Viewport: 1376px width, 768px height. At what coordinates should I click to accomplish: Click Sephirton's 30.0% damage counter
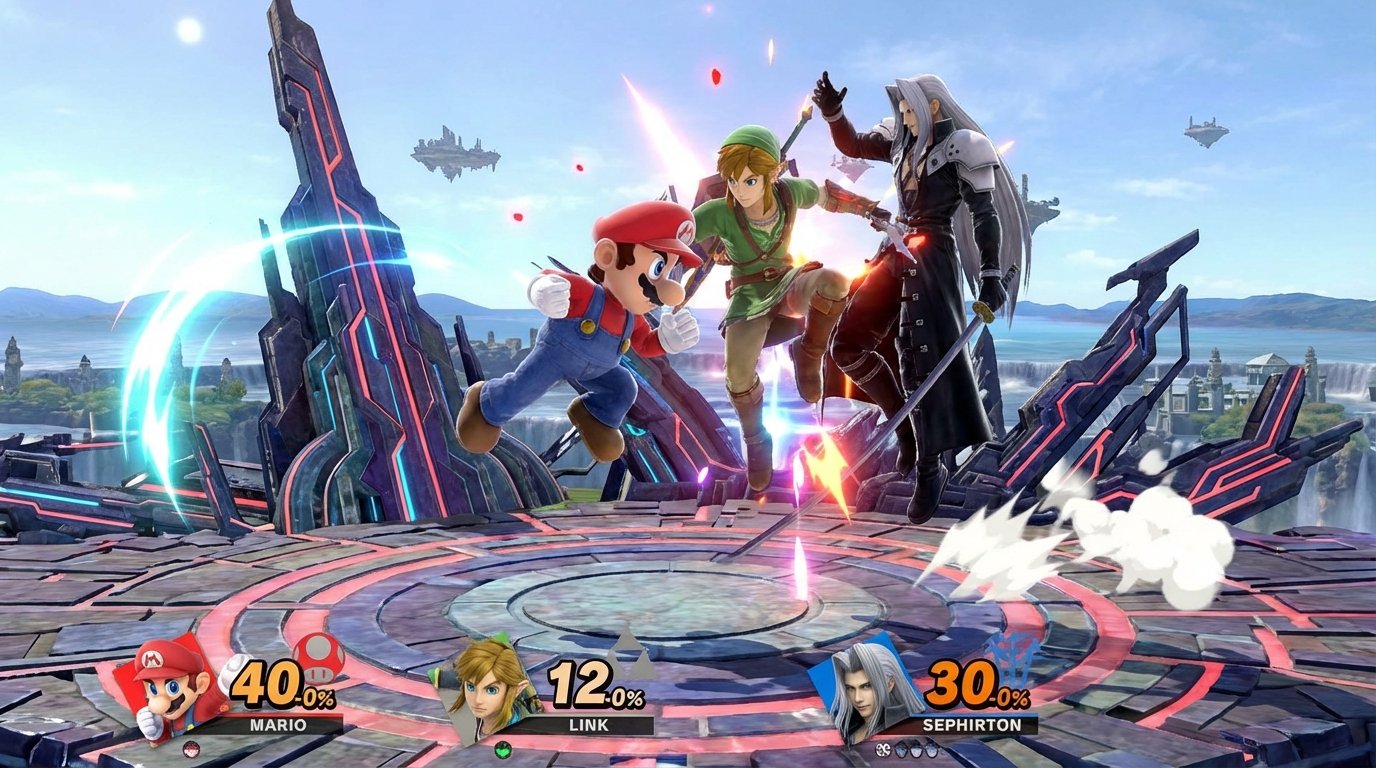tap(965, 681)
